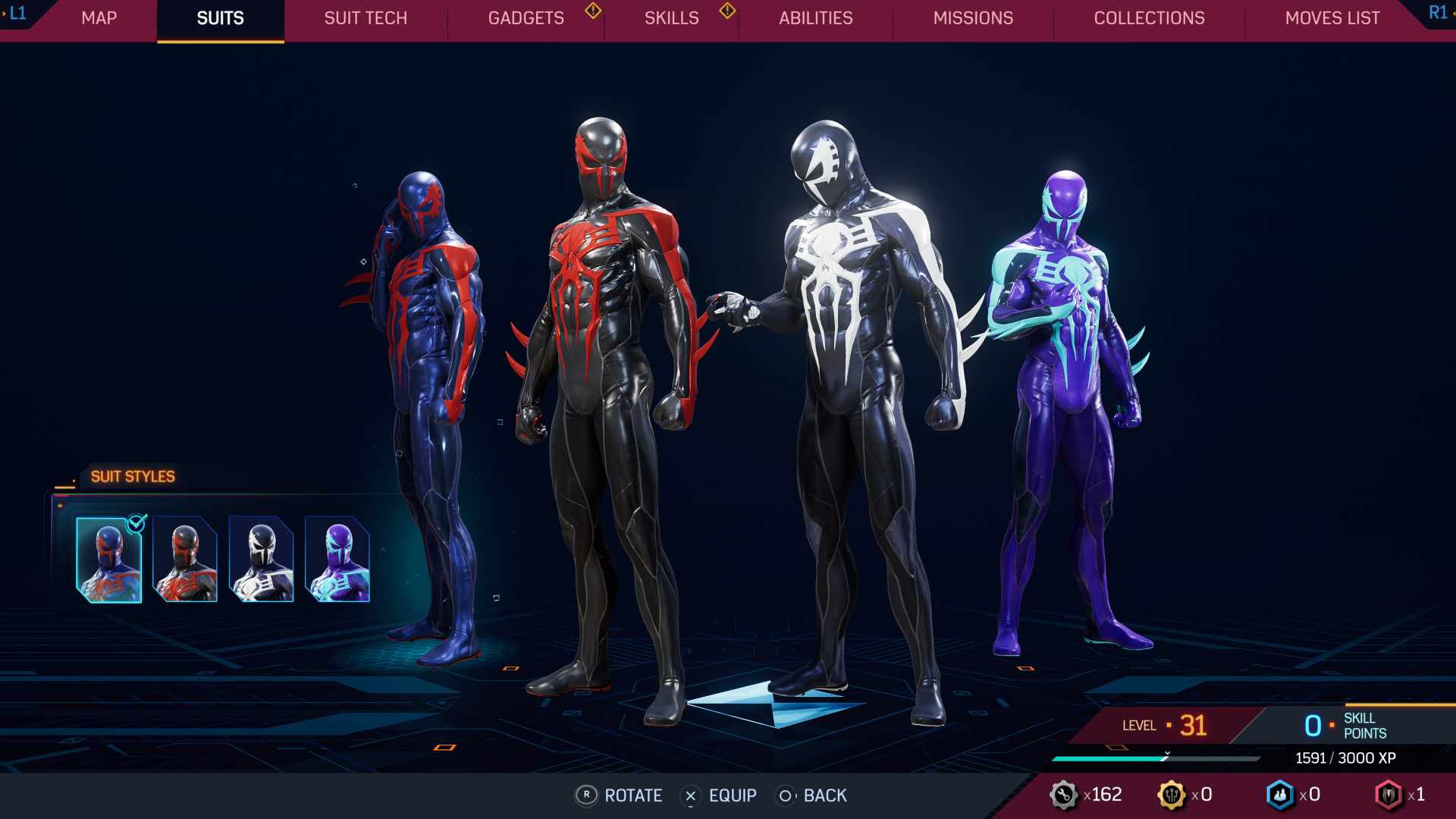Click the gold Rare Tech Parts gear icon
This screenshot has width=1456, height=819.
pyautogui.click(x=1173, y=795)
